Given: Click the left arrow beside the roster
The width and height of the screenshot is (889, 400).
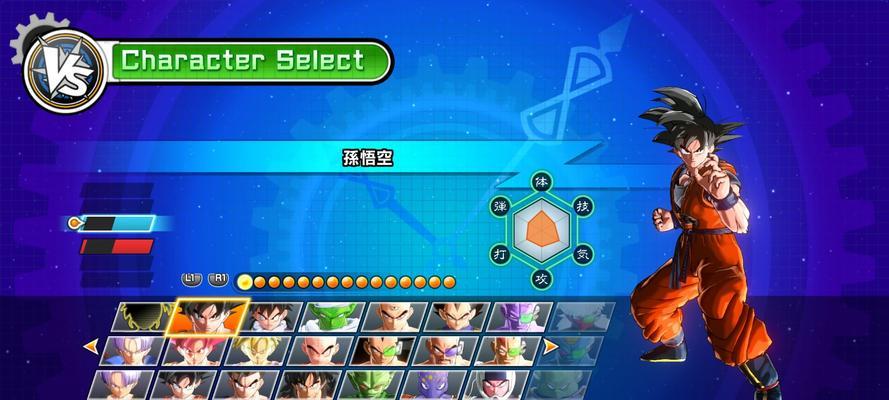Looking at the screenshot, I should coord(90,347).
